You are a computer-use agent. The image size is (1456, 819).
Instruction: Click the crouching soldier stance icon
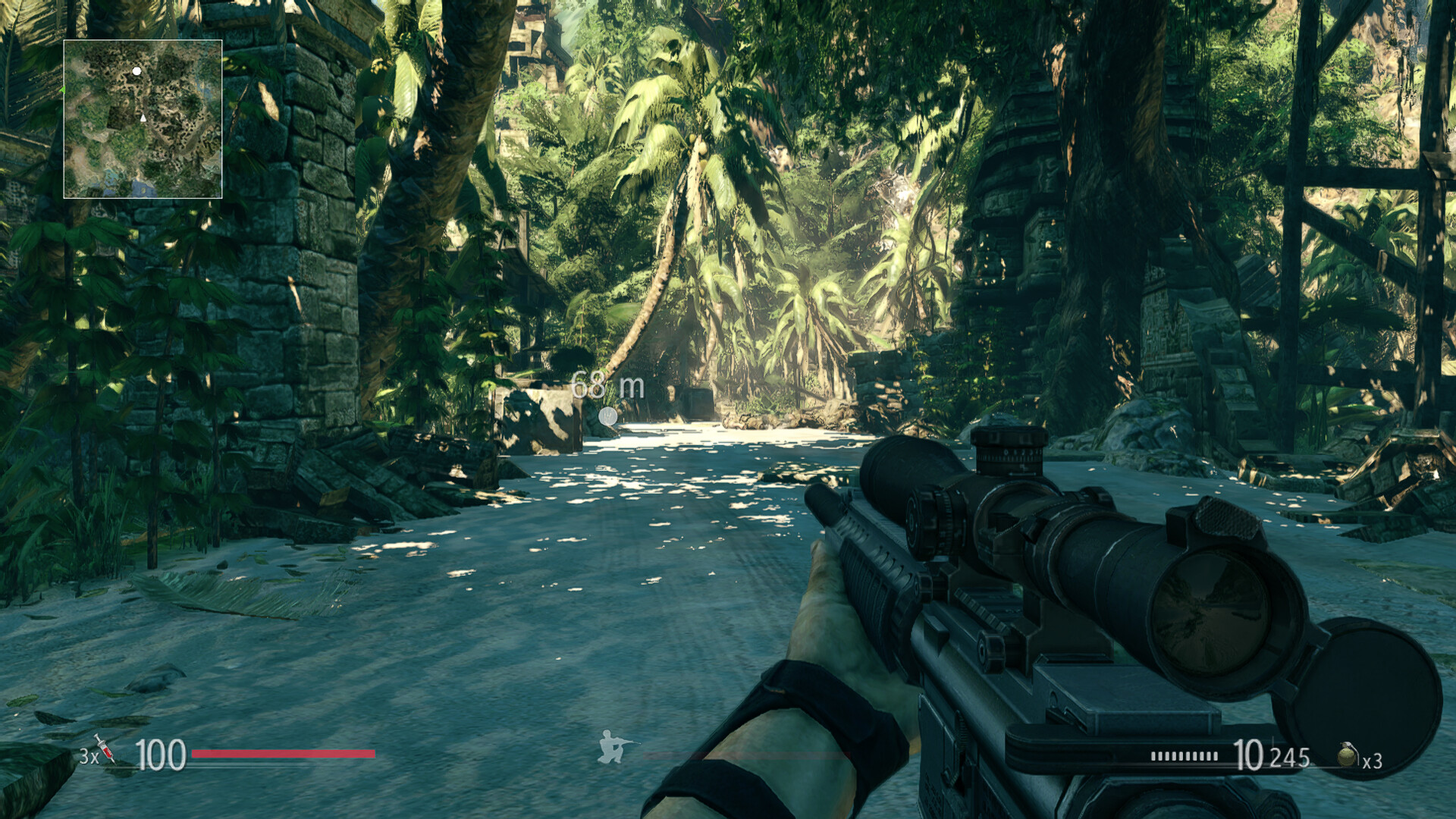coord(613,746)
